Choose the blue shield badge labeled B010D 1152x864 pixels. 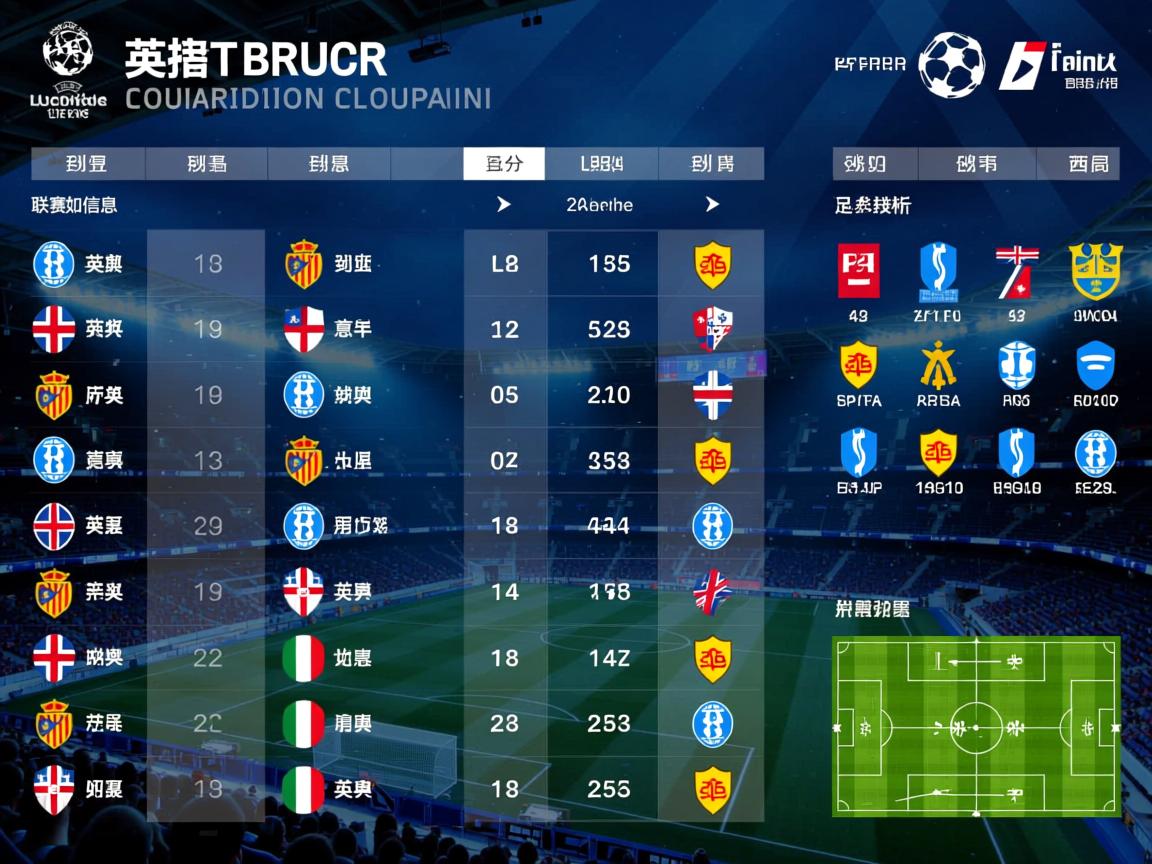1095,366
